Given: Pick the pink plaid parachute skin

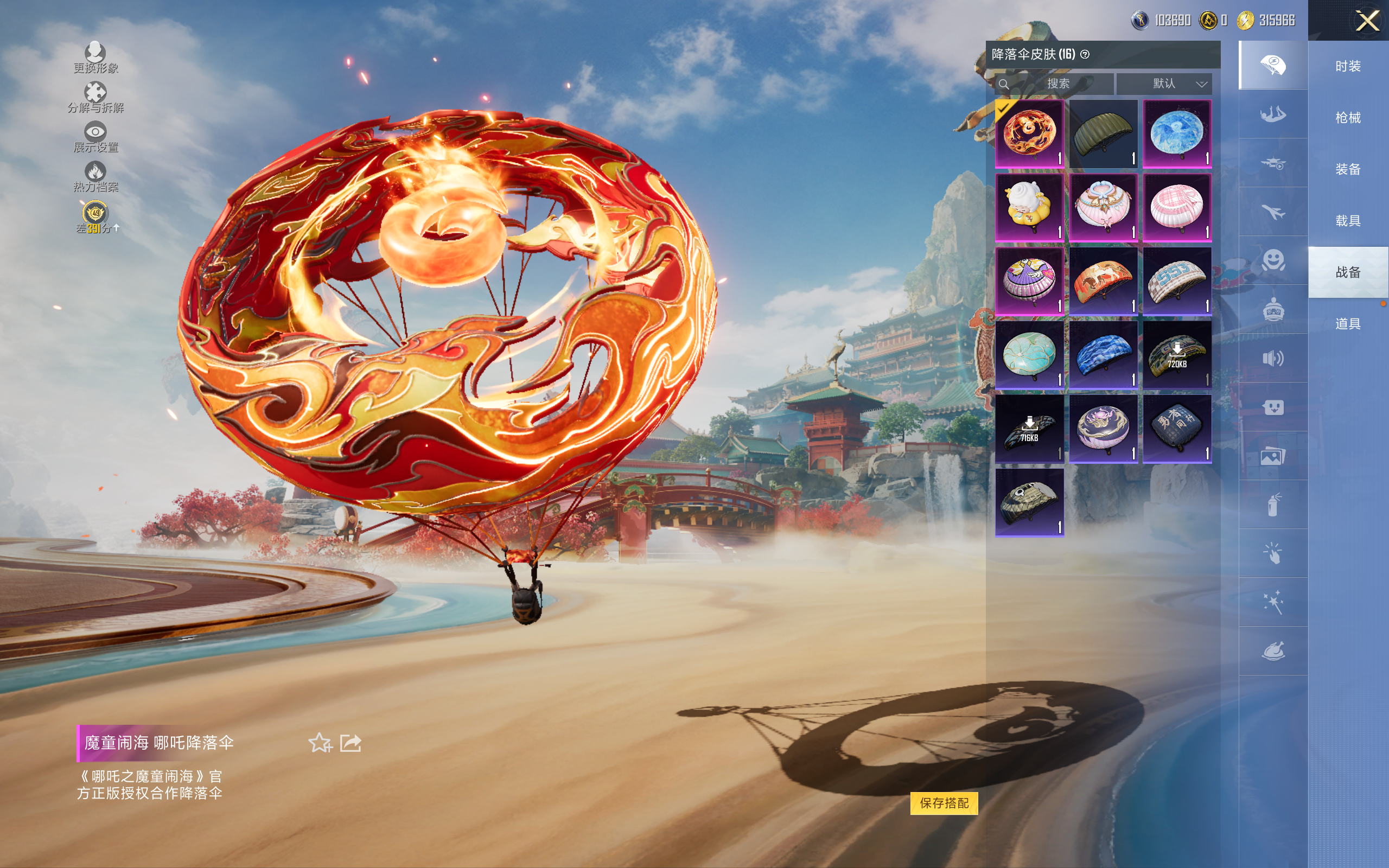Looking at the screenshot, I should (x=1177, y=208).
